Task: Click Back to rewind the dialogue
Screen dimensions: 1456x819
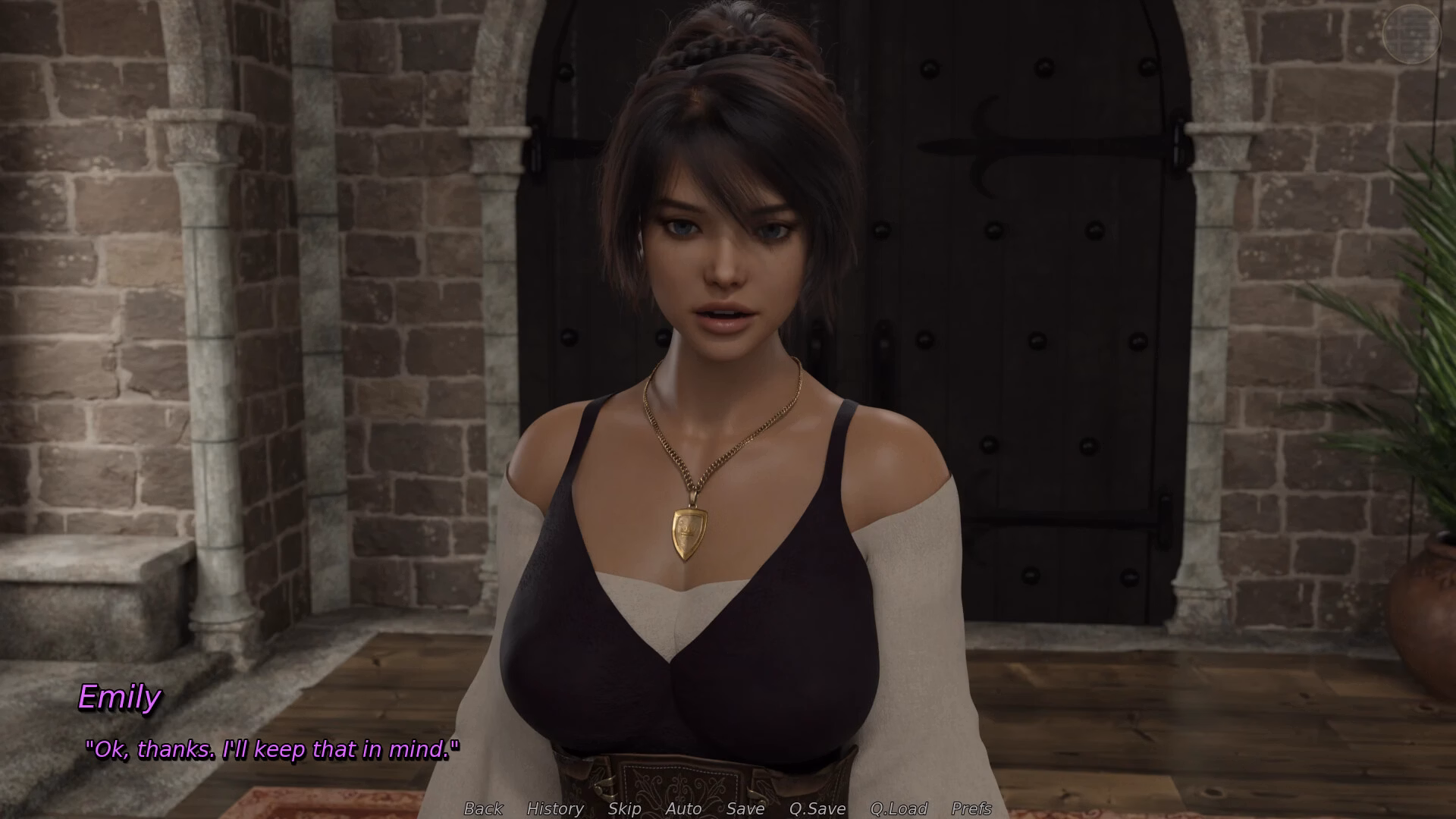Action: (482, 808)
